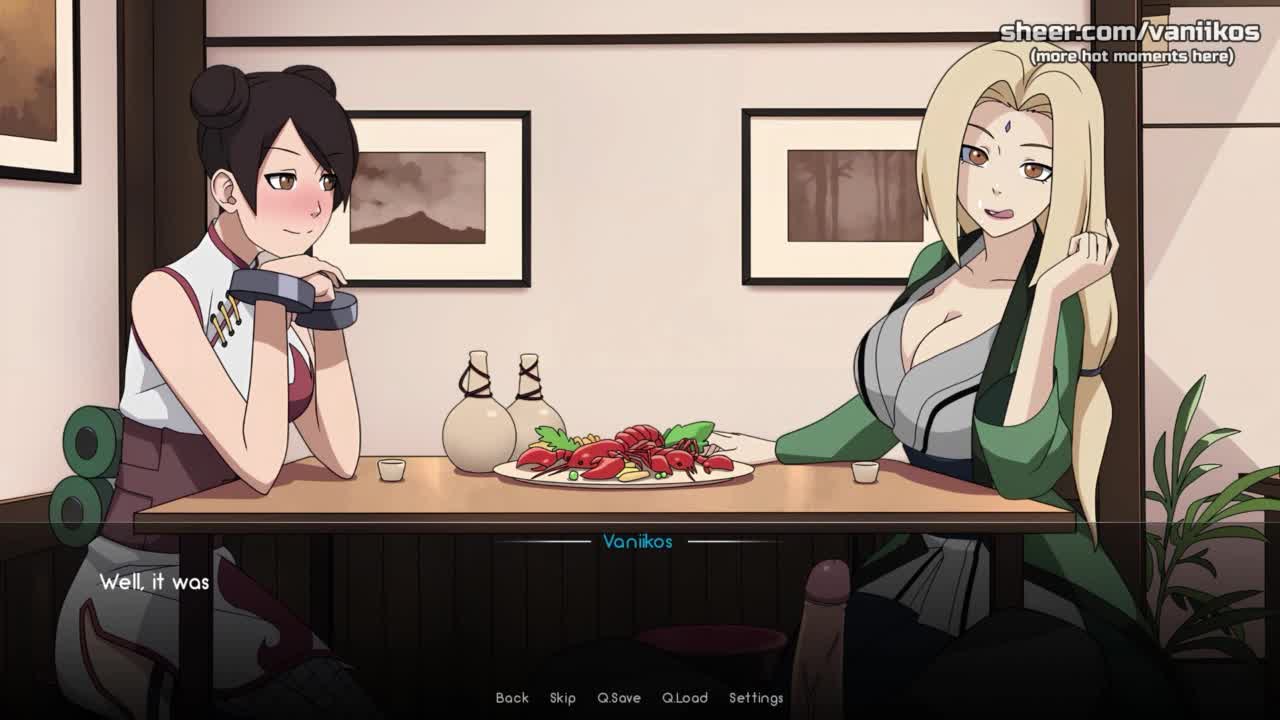Go back to previous dialogue line
Image resolution: width=1280 pixels, height=720 pixels.
tap(512, 698)
